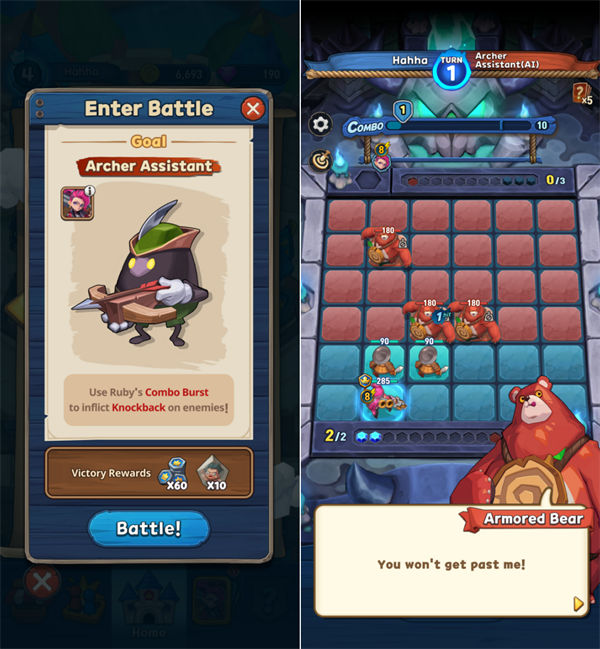This screenshot has height=649, width=600.
Task: View Ruby's hero portrait info
Action: 77,202
